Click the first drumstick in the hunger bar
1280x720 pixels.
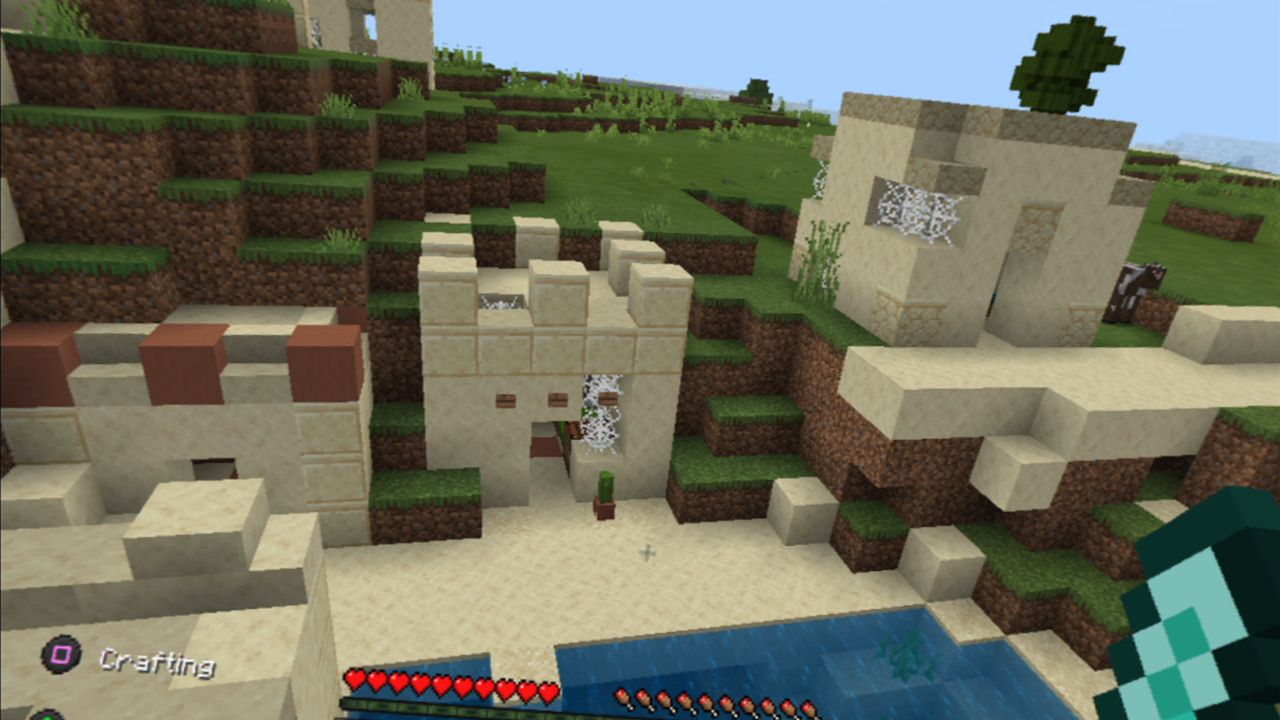[x=622, y=697]
